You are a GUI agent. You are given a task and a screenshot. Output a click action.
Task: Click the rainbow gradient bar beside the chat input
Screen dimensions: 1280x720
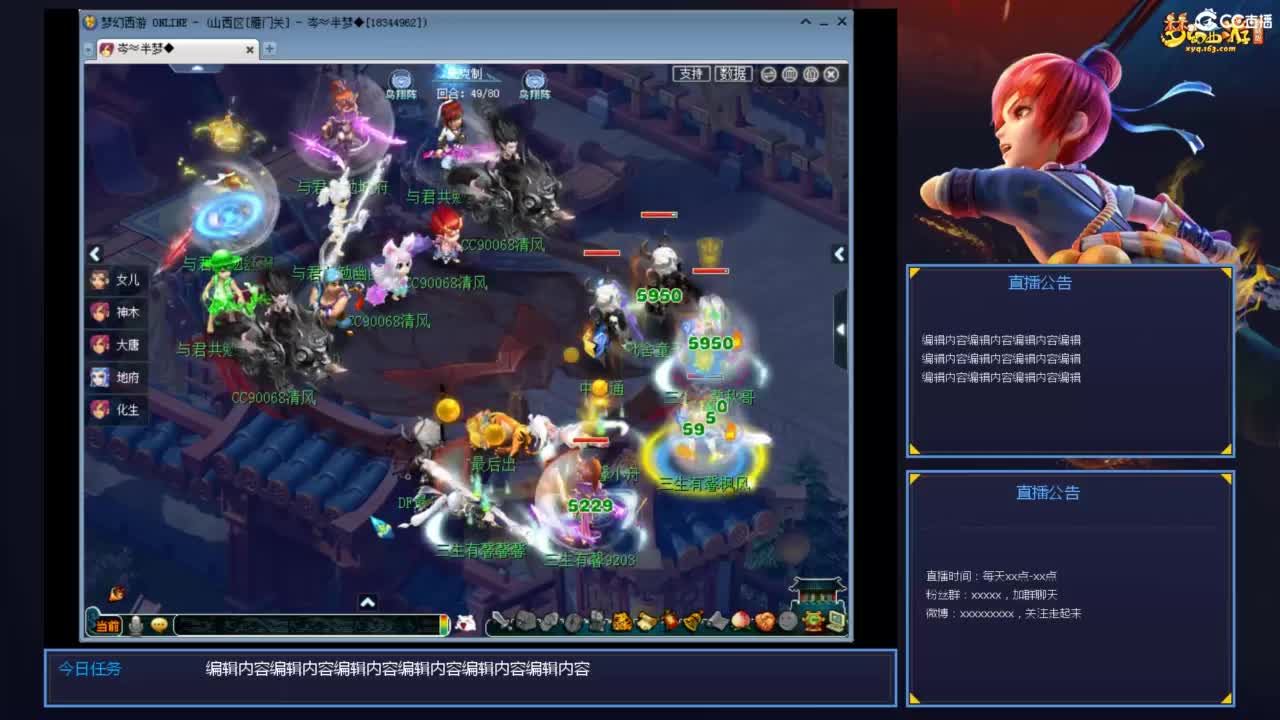444,626
